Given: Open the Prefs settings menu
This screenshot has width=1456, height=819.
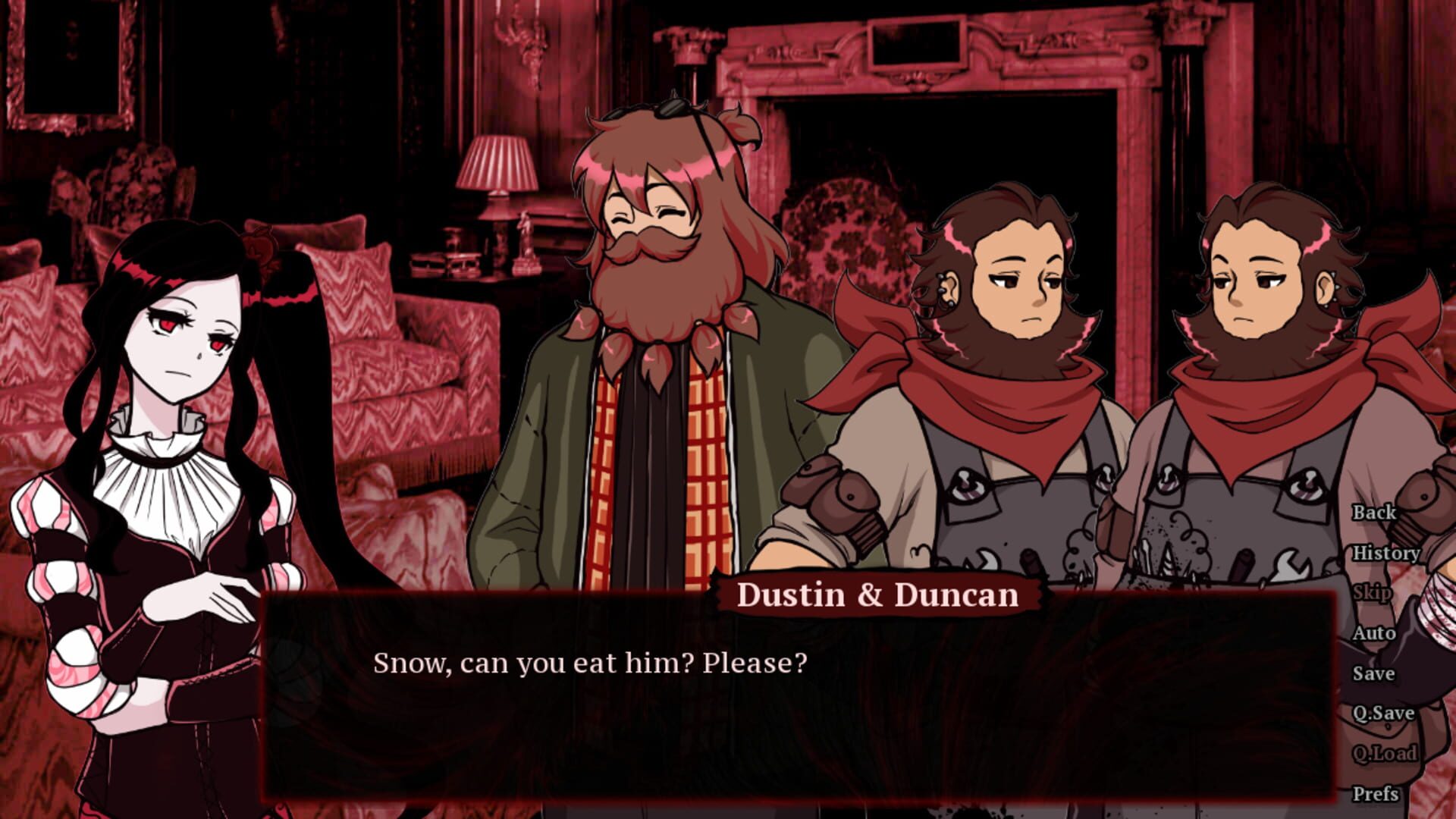Looking at the screenshot, I should tap(1378, 793).
